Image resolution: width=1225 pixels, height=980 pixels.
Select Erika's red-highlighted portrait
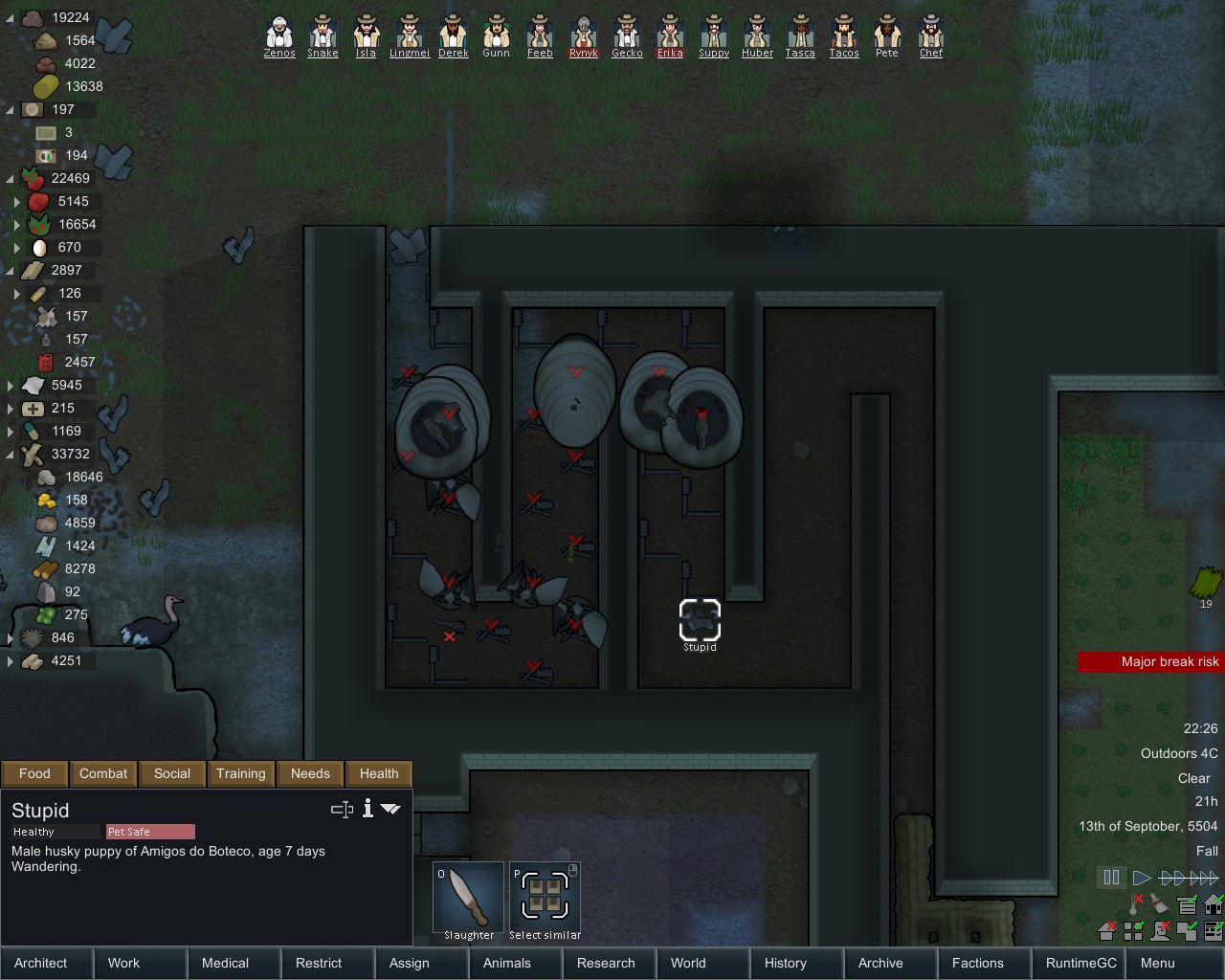click(670, 32)
